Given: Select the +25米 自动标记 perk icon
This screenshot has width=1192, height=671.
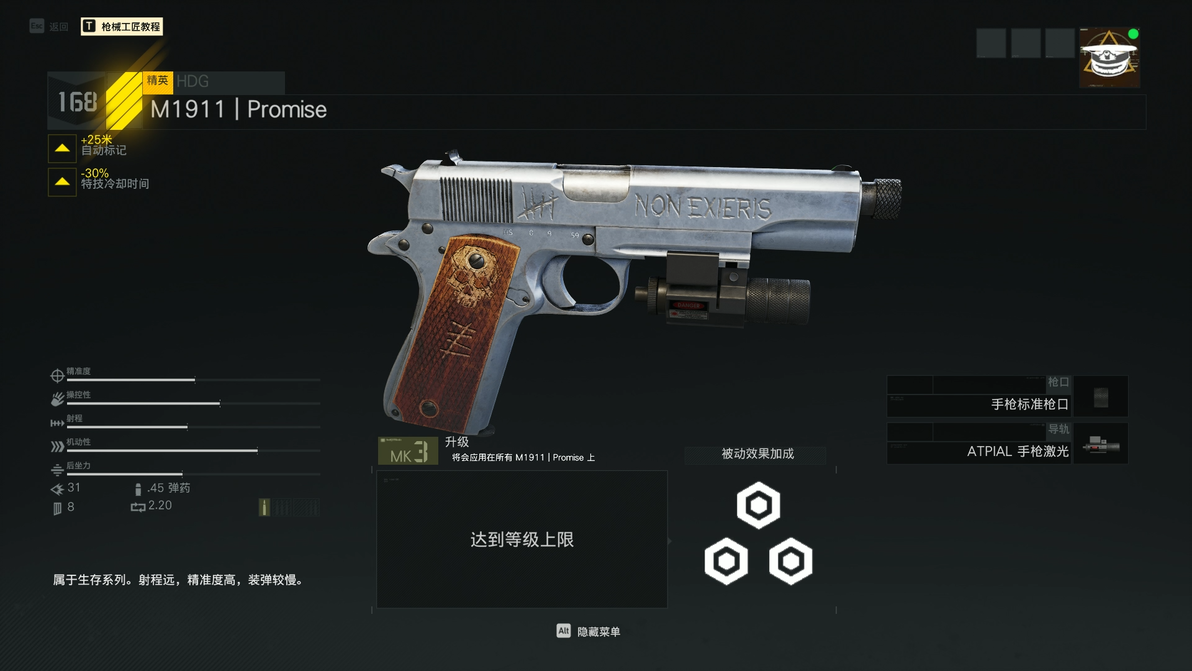Looking at the screenshot, I should 62,148.
